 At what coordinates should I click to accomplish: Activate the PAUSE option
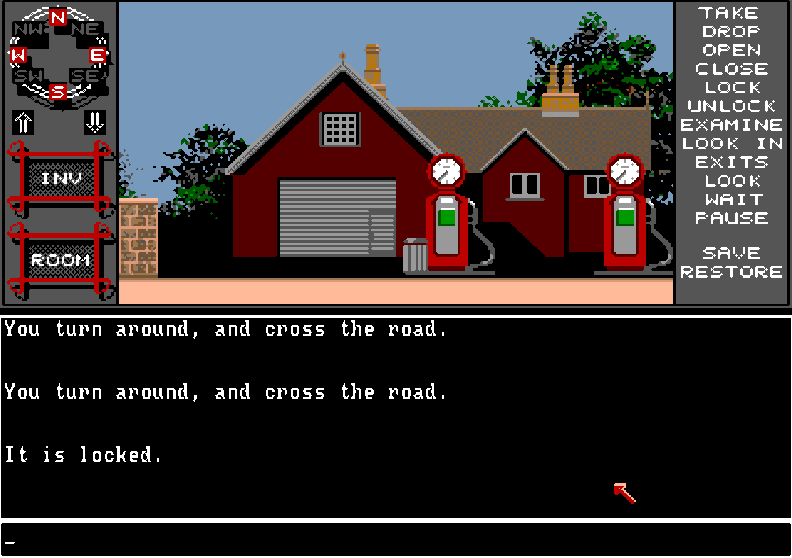click(731, 218)
